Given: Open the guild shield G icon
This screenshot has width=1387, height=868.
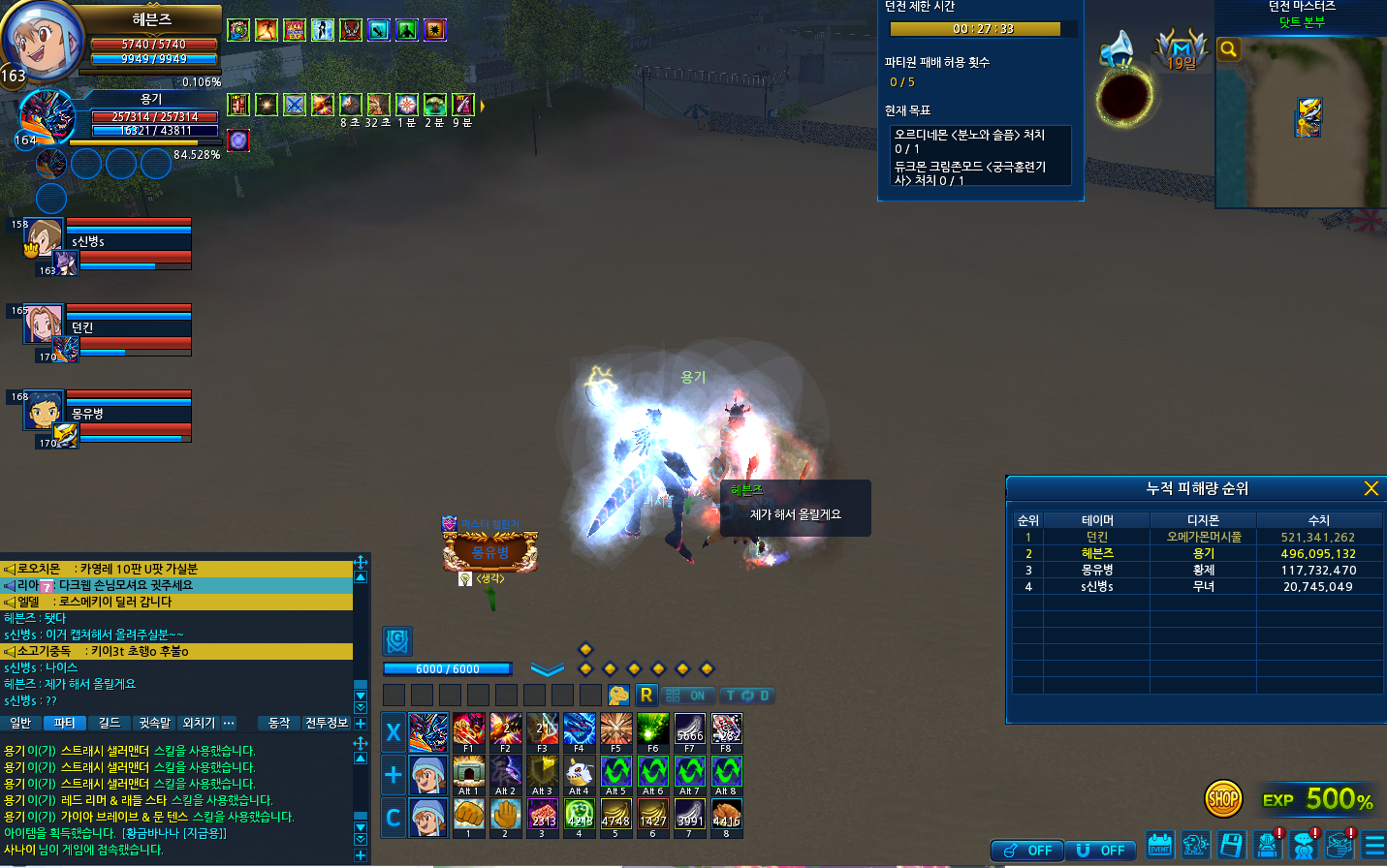Looking at the screenshot, I should pyautogui.click(x=397, y=640).
